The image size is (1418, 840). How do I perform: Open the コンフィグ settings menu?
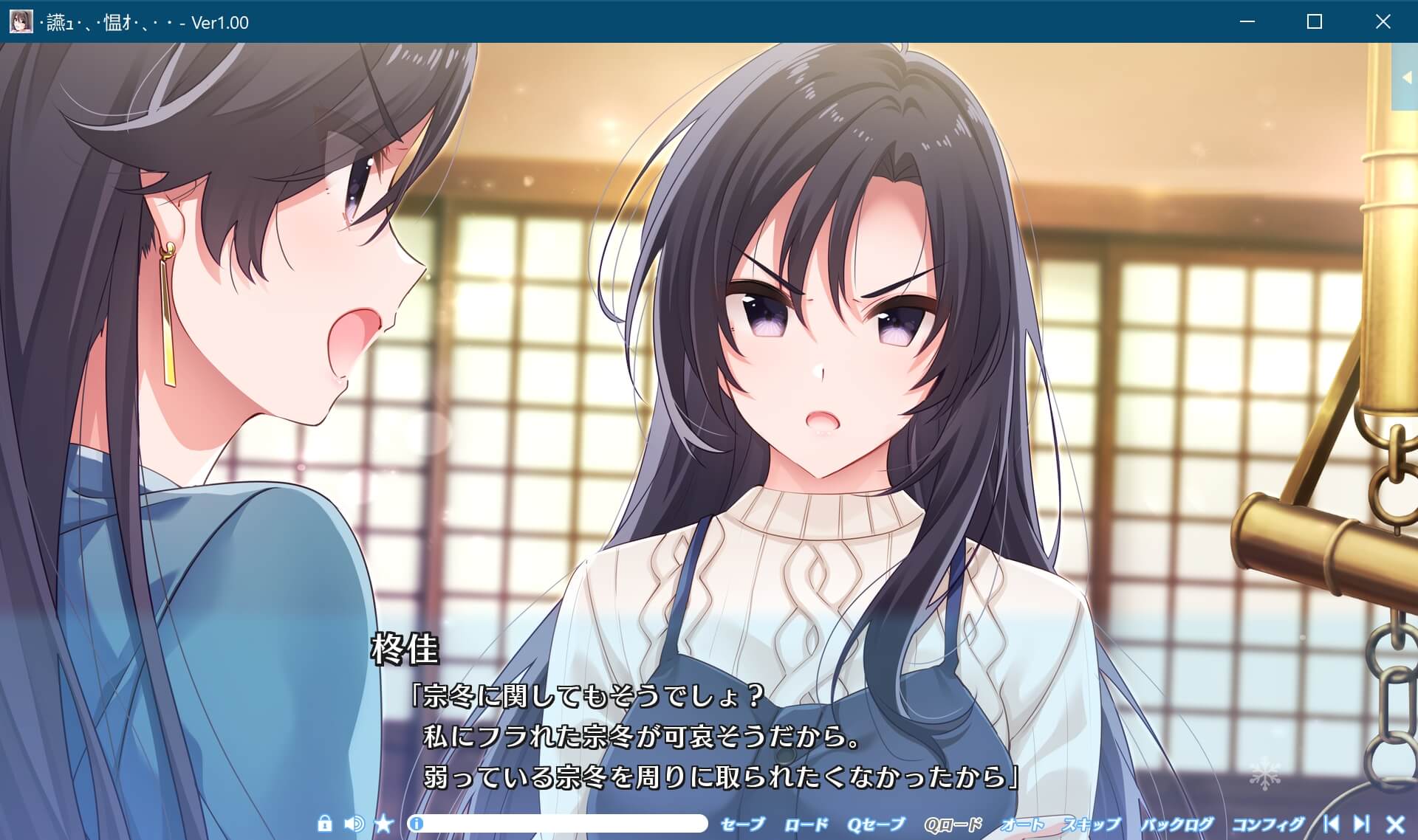1269,823
